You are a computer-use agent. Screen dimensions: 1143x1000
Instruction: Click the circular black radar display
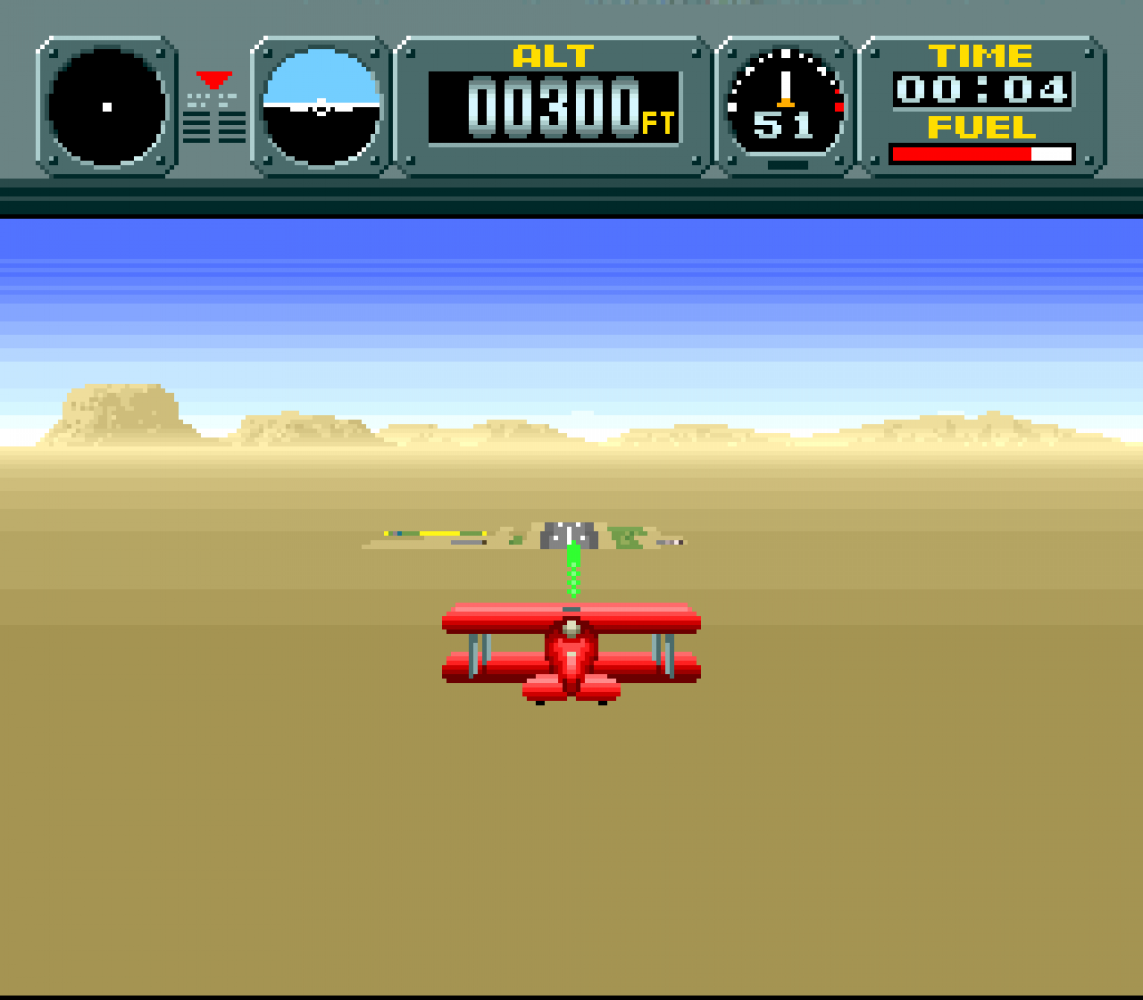click(107, 106)
